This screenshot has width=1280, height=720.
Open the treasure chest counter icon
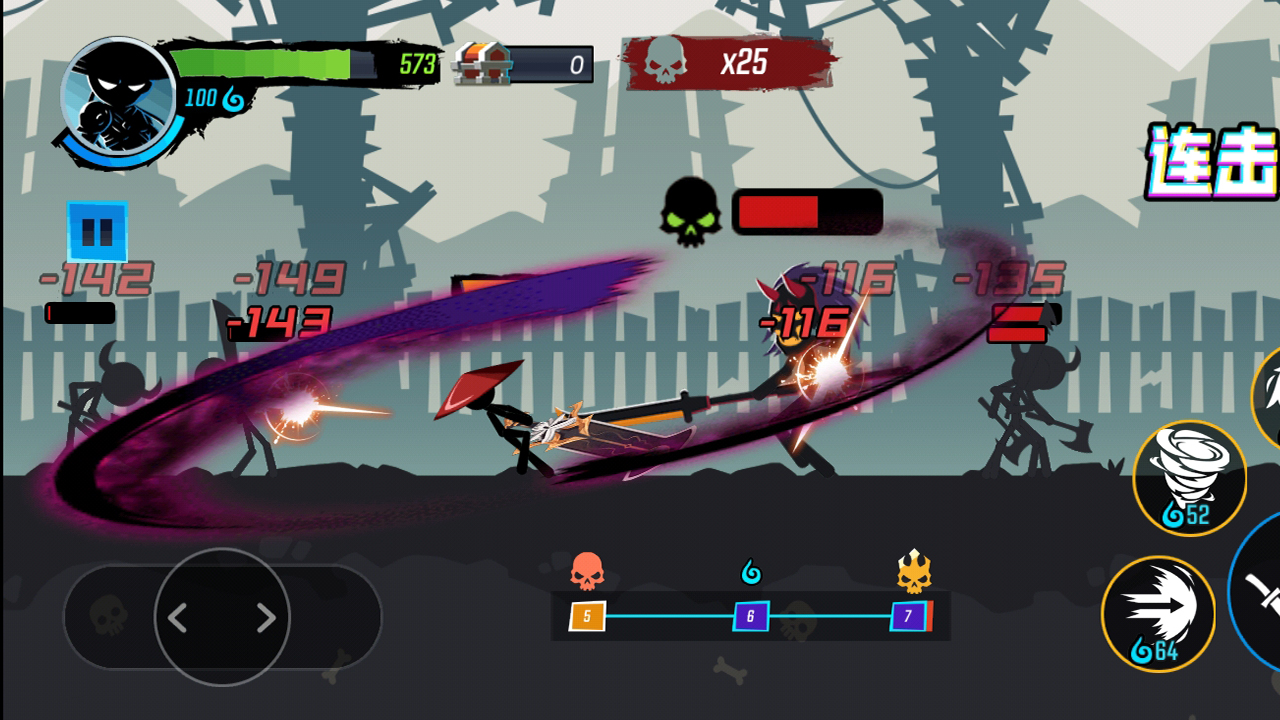tap(482, 65)
